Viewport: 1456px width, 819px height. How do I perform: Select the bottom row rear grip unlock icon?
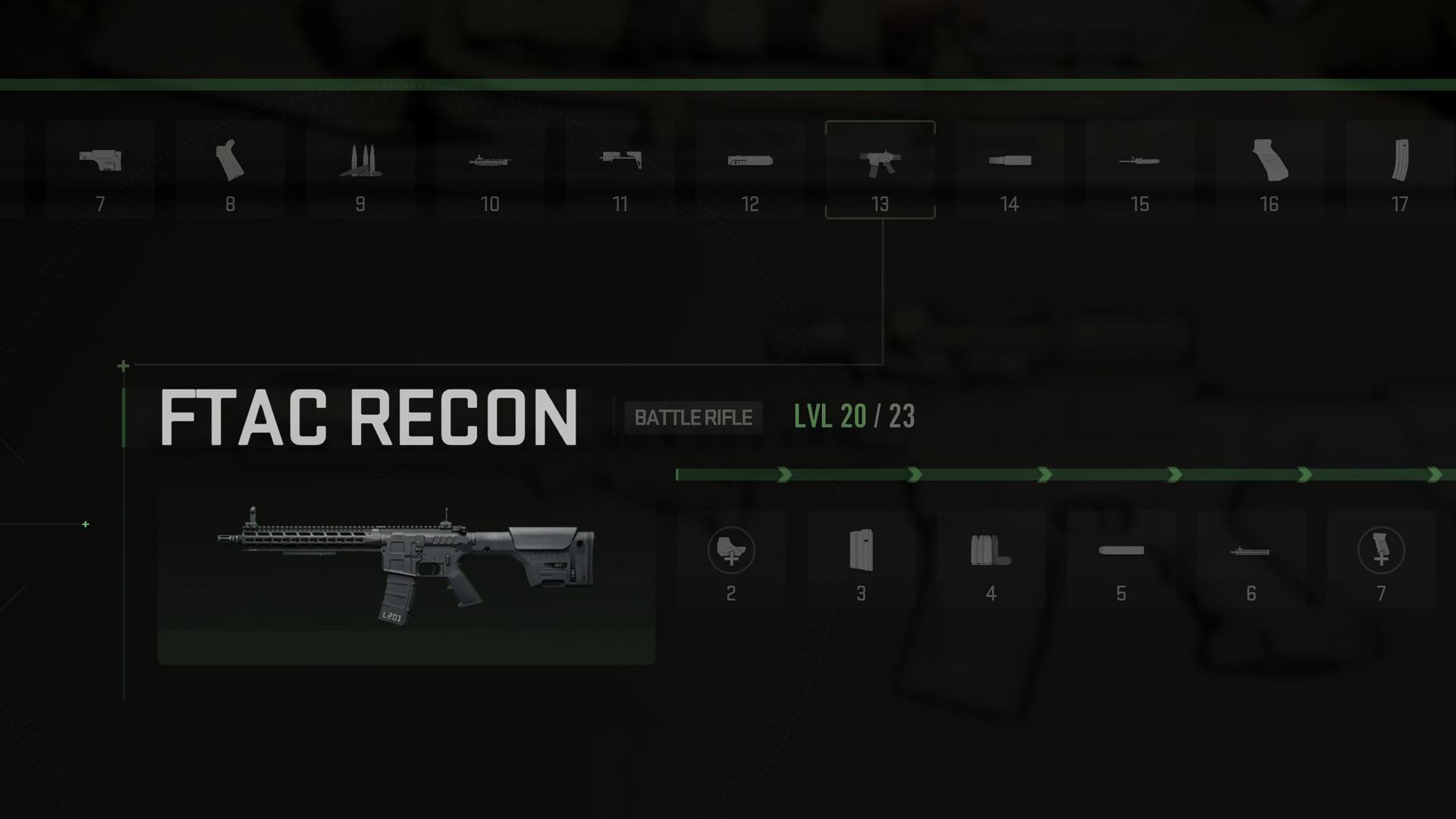point(1381,552)
